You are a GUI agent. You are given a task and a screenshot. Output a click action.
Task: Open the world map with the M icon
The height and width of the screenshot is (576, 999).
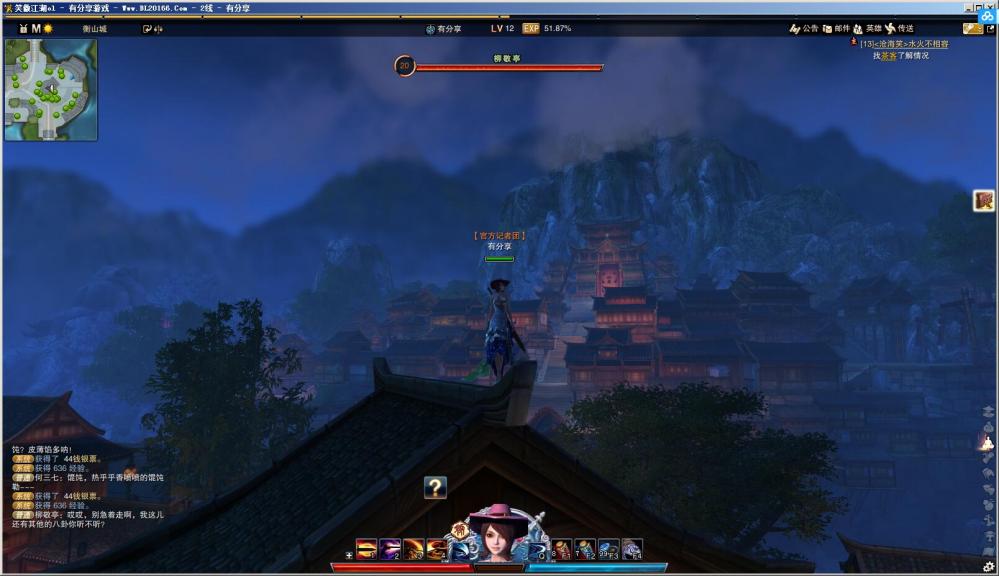(36, 29)
